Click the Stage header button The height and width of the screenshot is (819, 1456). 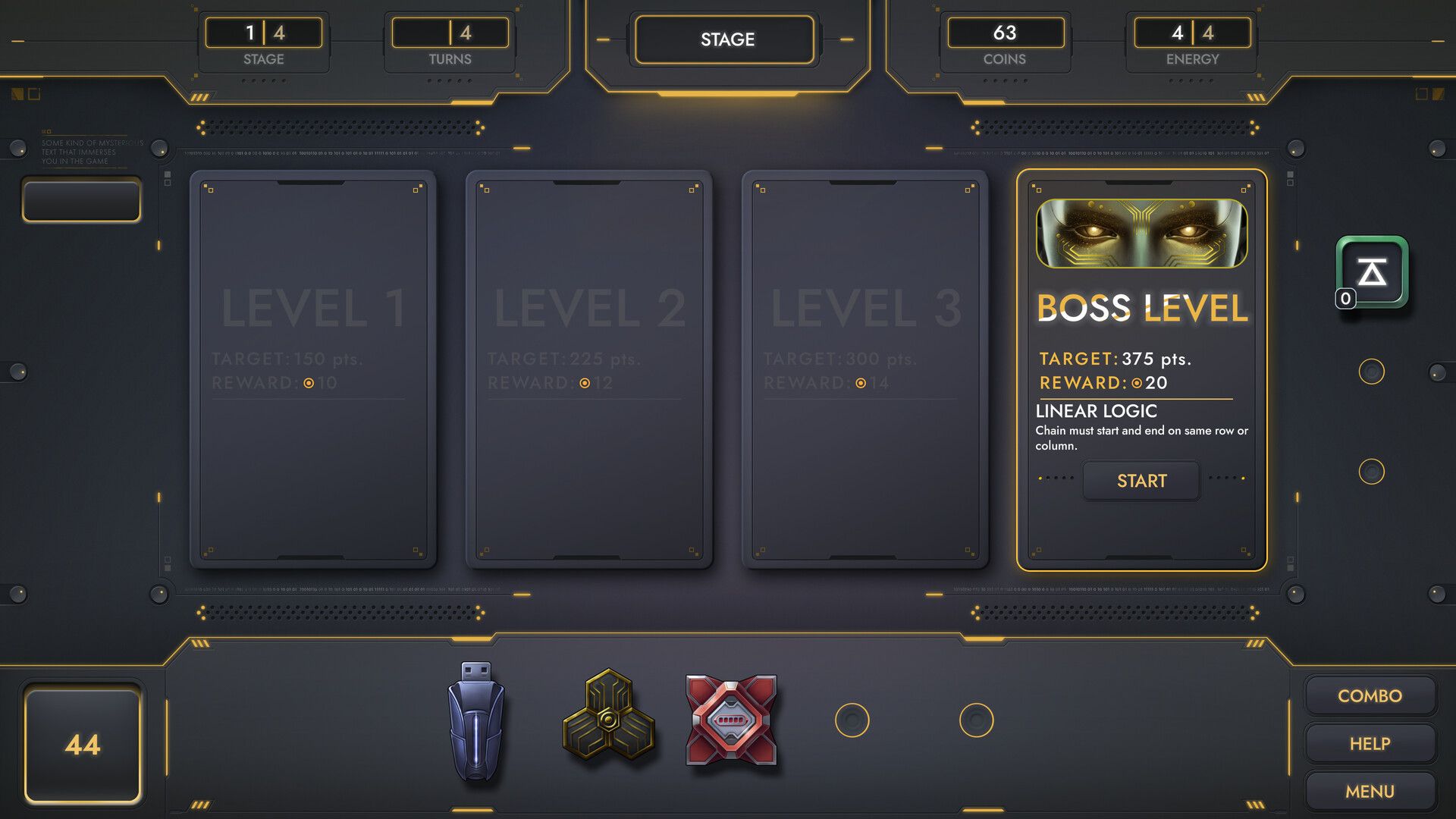click(726, 39)
